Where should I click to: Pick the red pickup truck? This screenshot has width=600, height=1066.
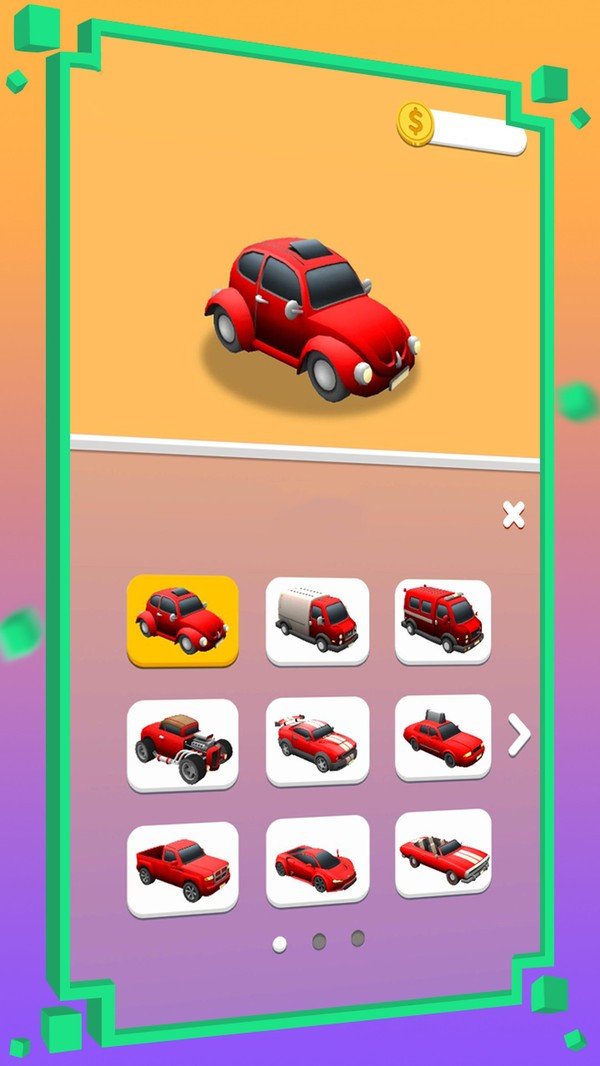click(182, 868)
